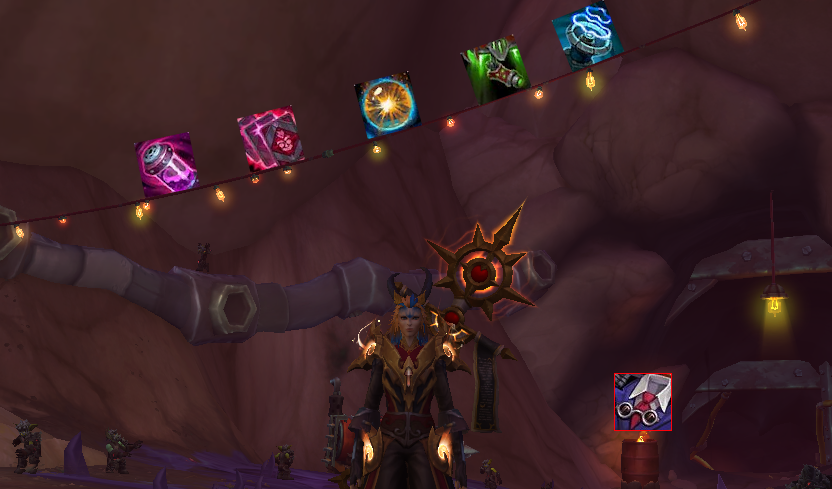Click the green mechanical device icon
The width and height of the screenshot is (832, 489).
494,69
